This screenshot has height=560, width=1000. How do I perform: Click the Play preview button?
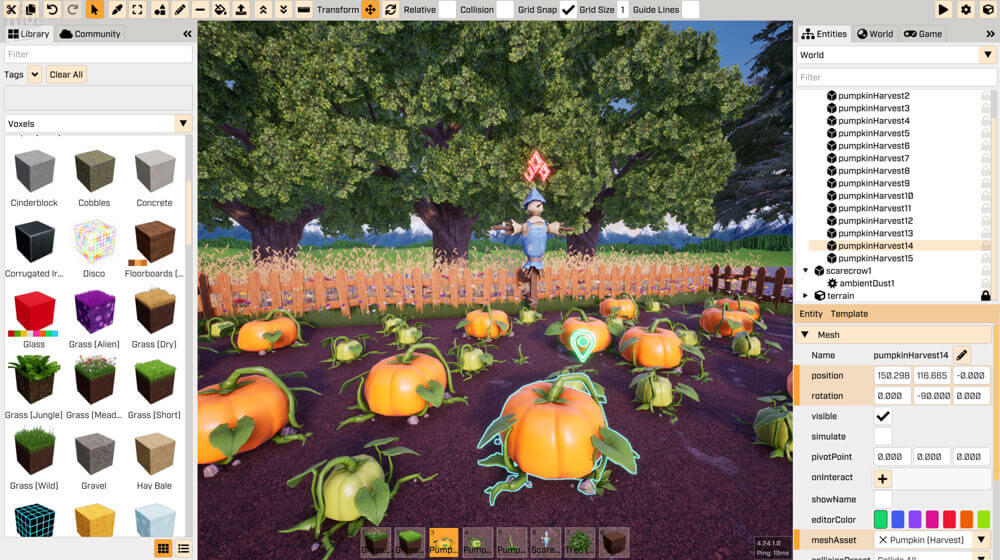tap(943, 10)
